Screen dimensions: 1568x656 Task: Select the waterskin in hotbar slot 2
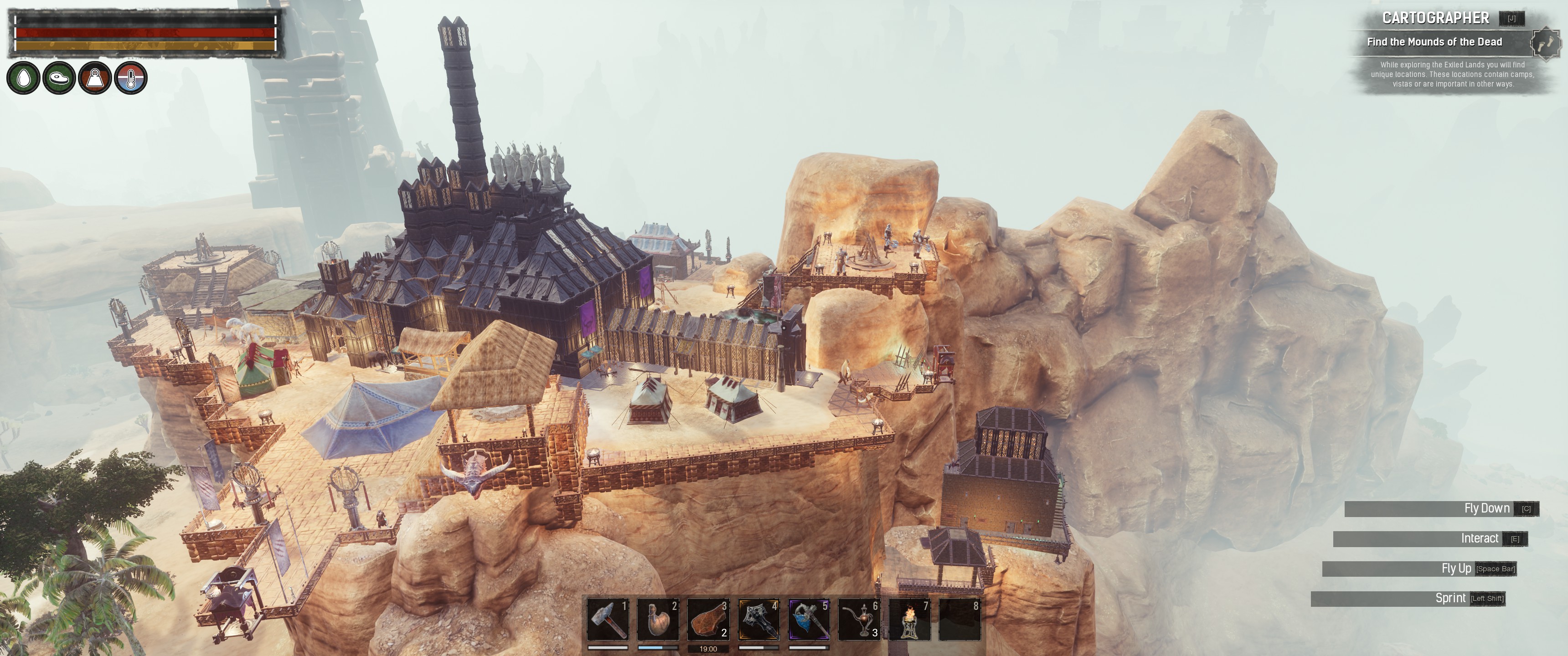point(657,620)
